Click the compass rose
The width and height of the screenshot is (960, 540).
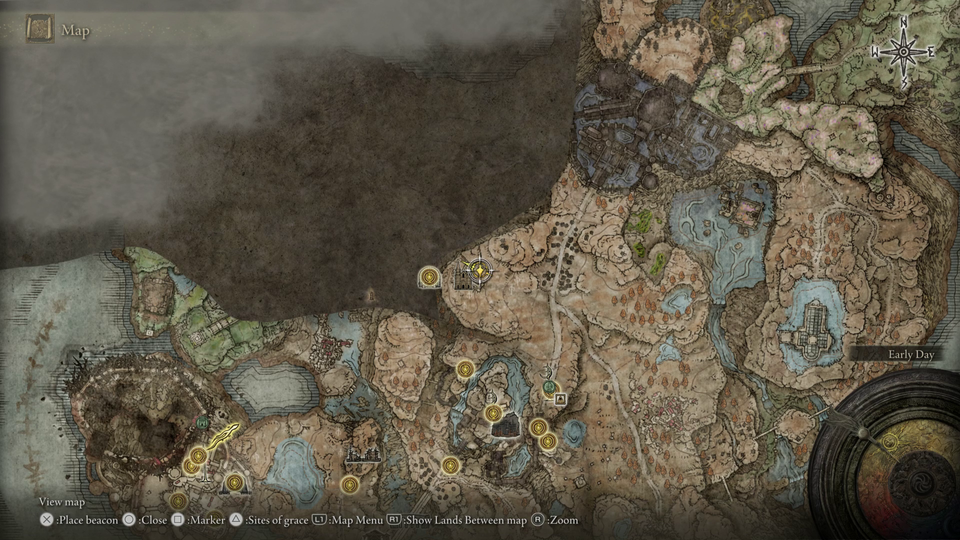click(x=903, y=52)
